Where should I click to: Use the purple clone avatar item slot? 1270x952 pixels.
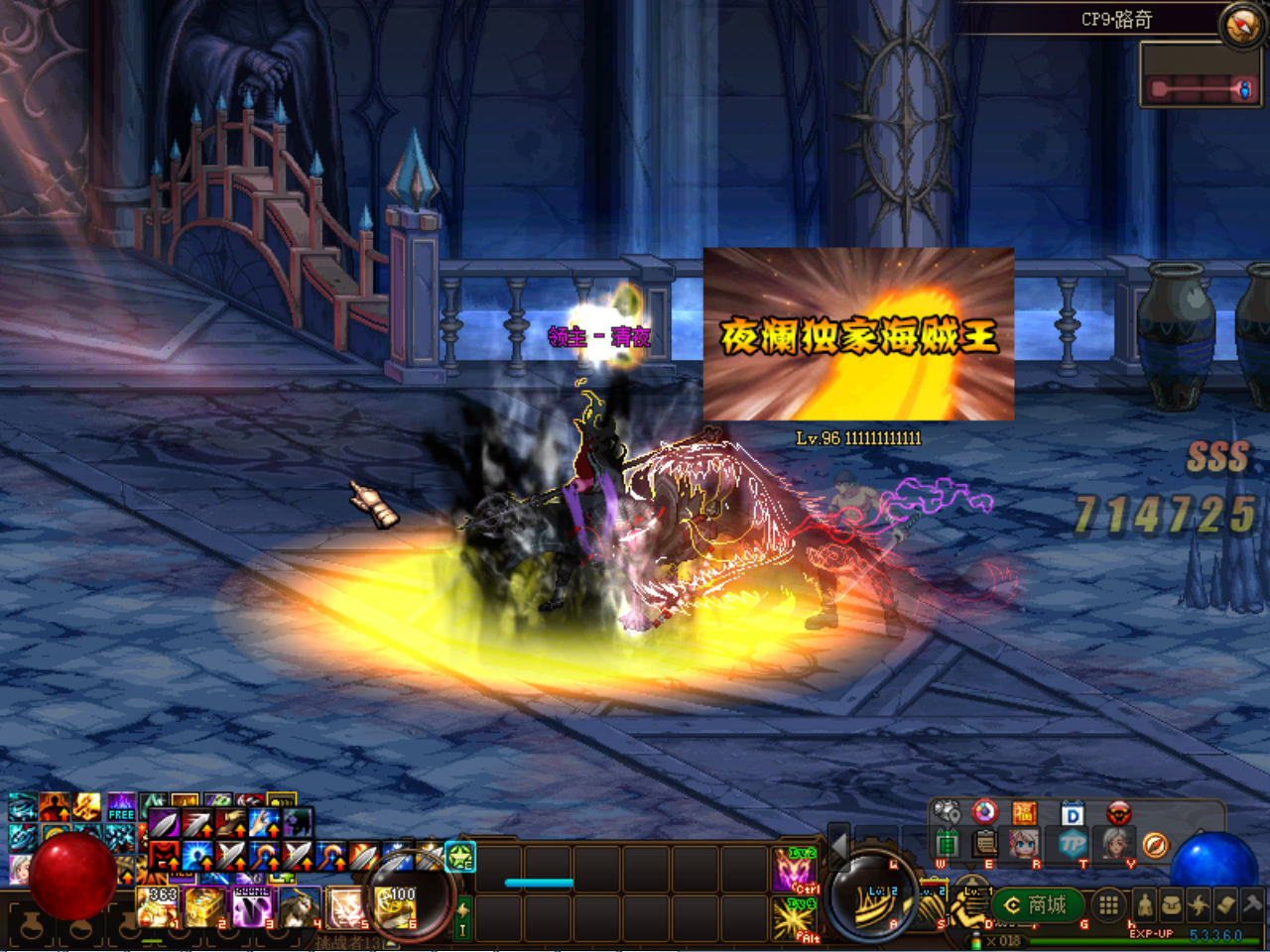(x=252, y=907)
